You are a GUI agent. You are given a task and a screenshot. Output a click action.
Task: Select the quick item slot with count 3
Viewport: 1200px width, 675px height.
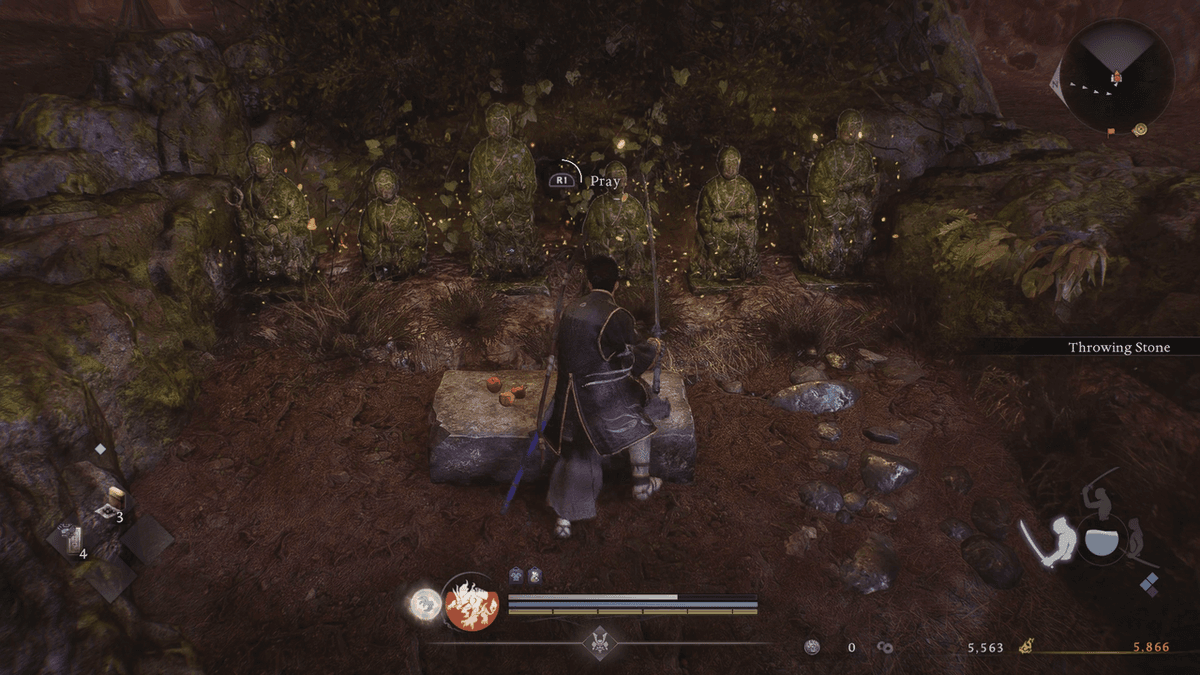pyautogui.click(x=114, y=503)
